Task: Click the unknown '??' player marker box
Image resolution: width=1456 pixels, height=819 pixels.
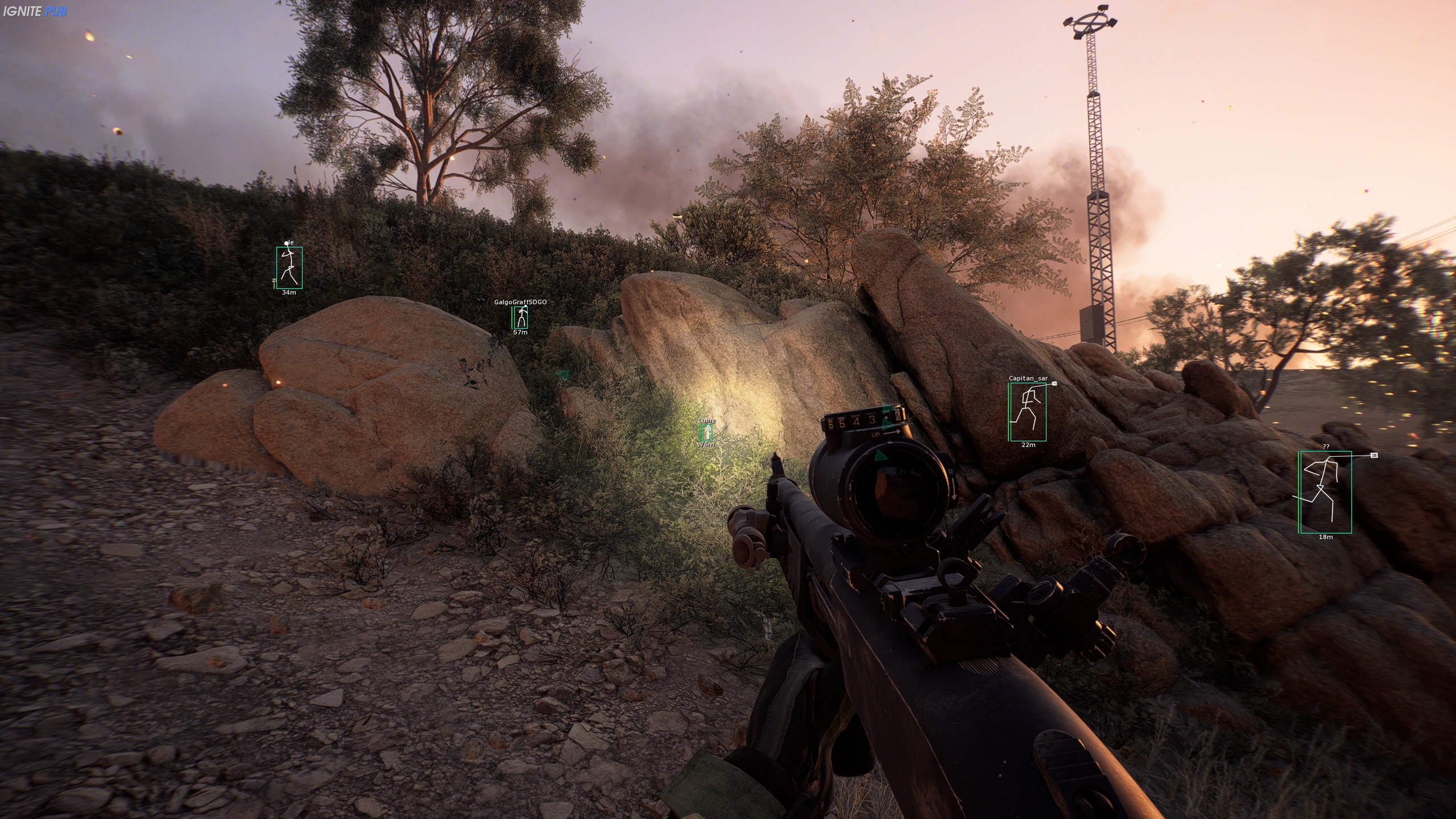Action: pos(1325,492)
